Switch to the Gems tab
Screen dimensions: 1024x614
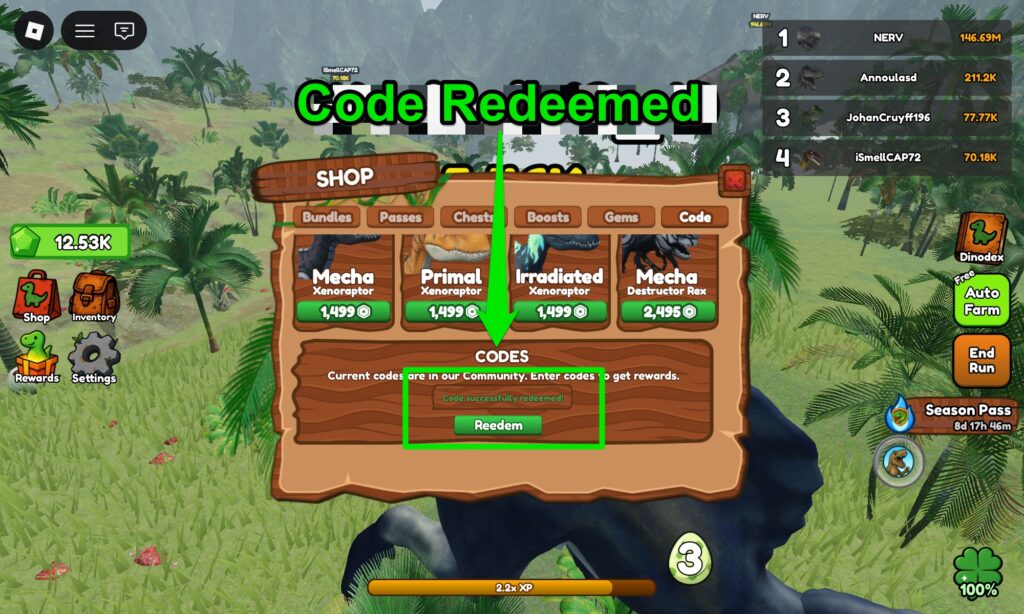pyautogui.click(x=621, y=217)
